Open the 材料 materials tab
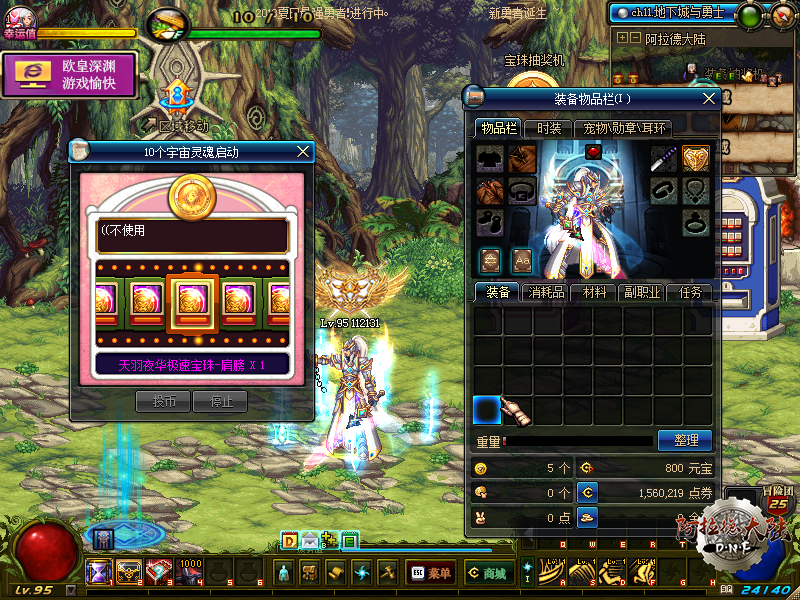The height and width of the screenshot is (600, 800). pyautogui.click(x=594, y=292)
